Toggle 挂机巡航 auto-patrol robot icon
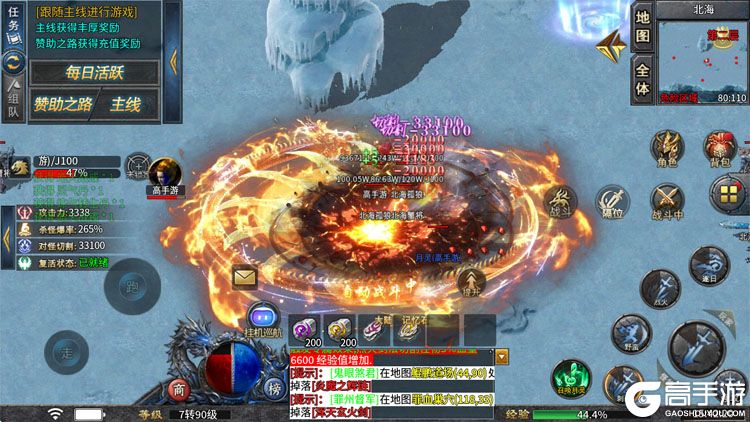The image size is (750, 422). pos(262,318)
